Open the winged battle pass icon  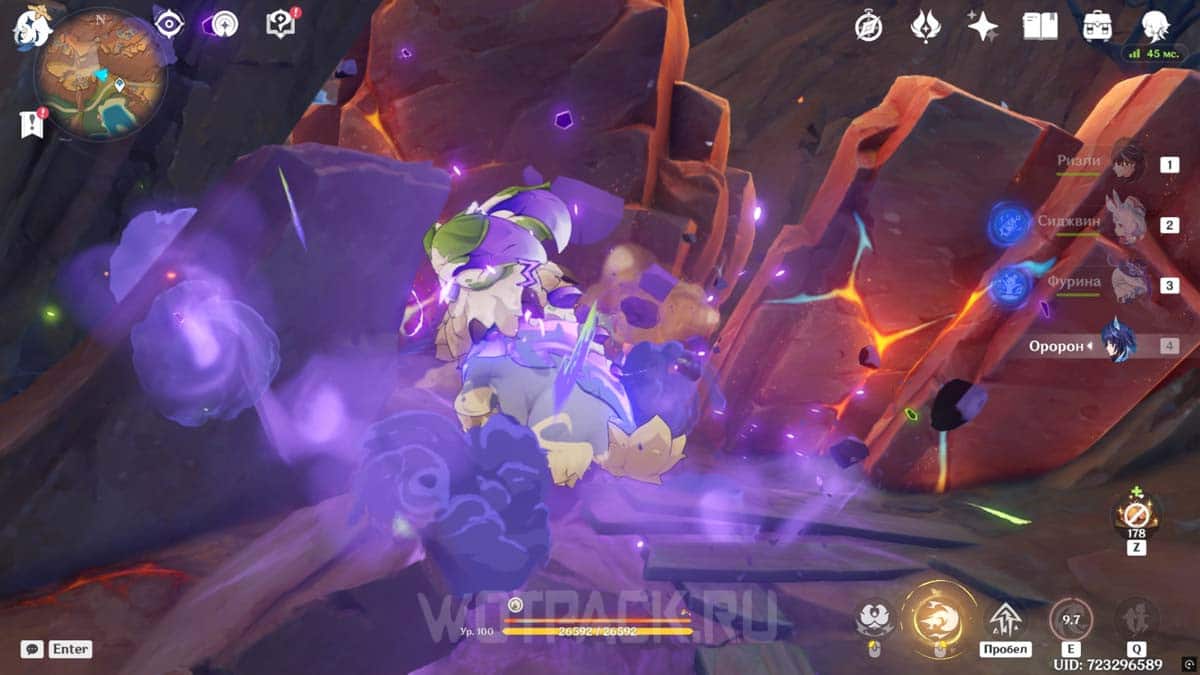pos(925,26)
